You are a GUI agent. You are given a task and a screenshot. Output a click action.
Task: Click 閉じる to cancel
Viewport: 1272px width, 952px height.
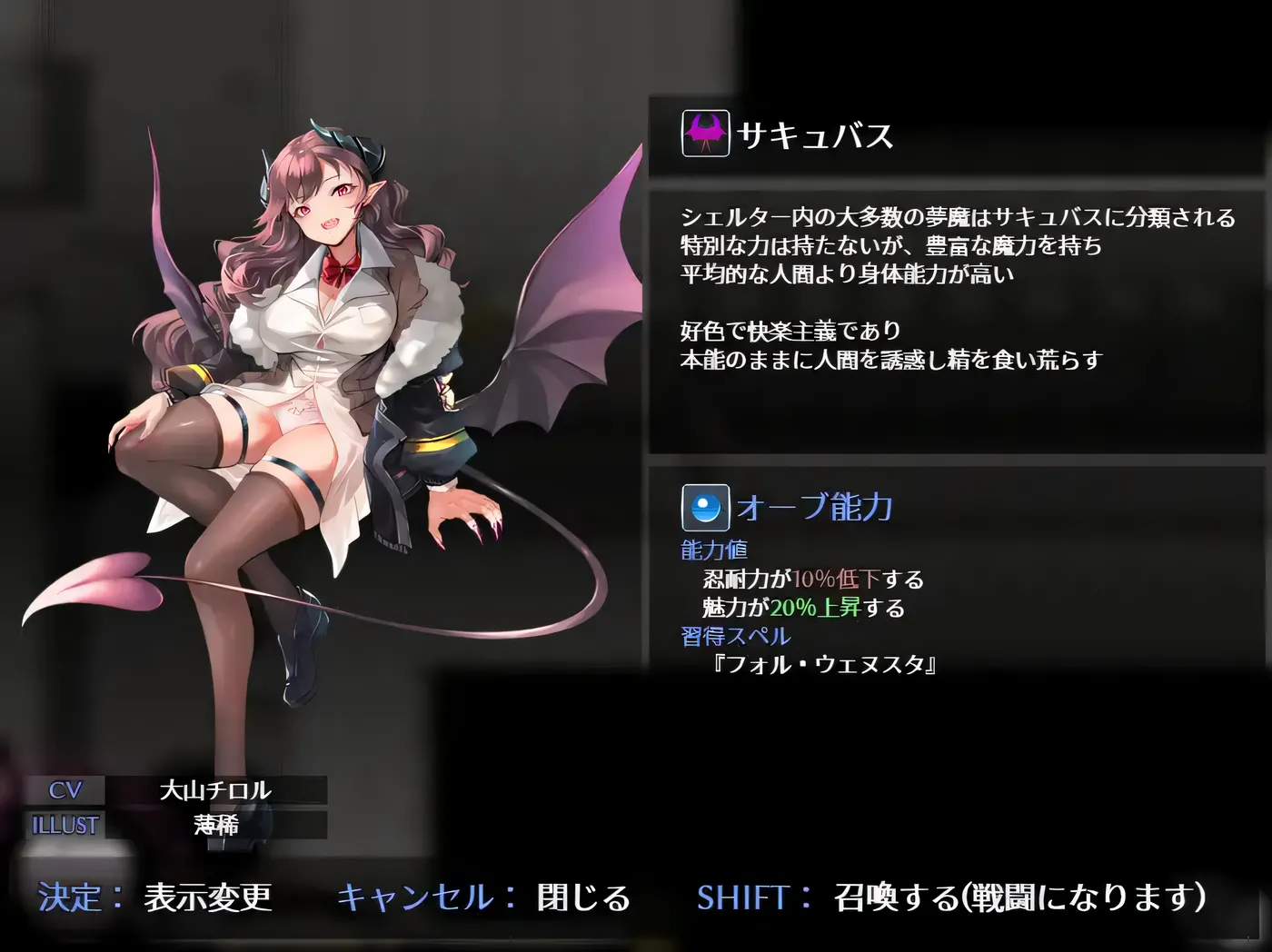click(586, 899)
